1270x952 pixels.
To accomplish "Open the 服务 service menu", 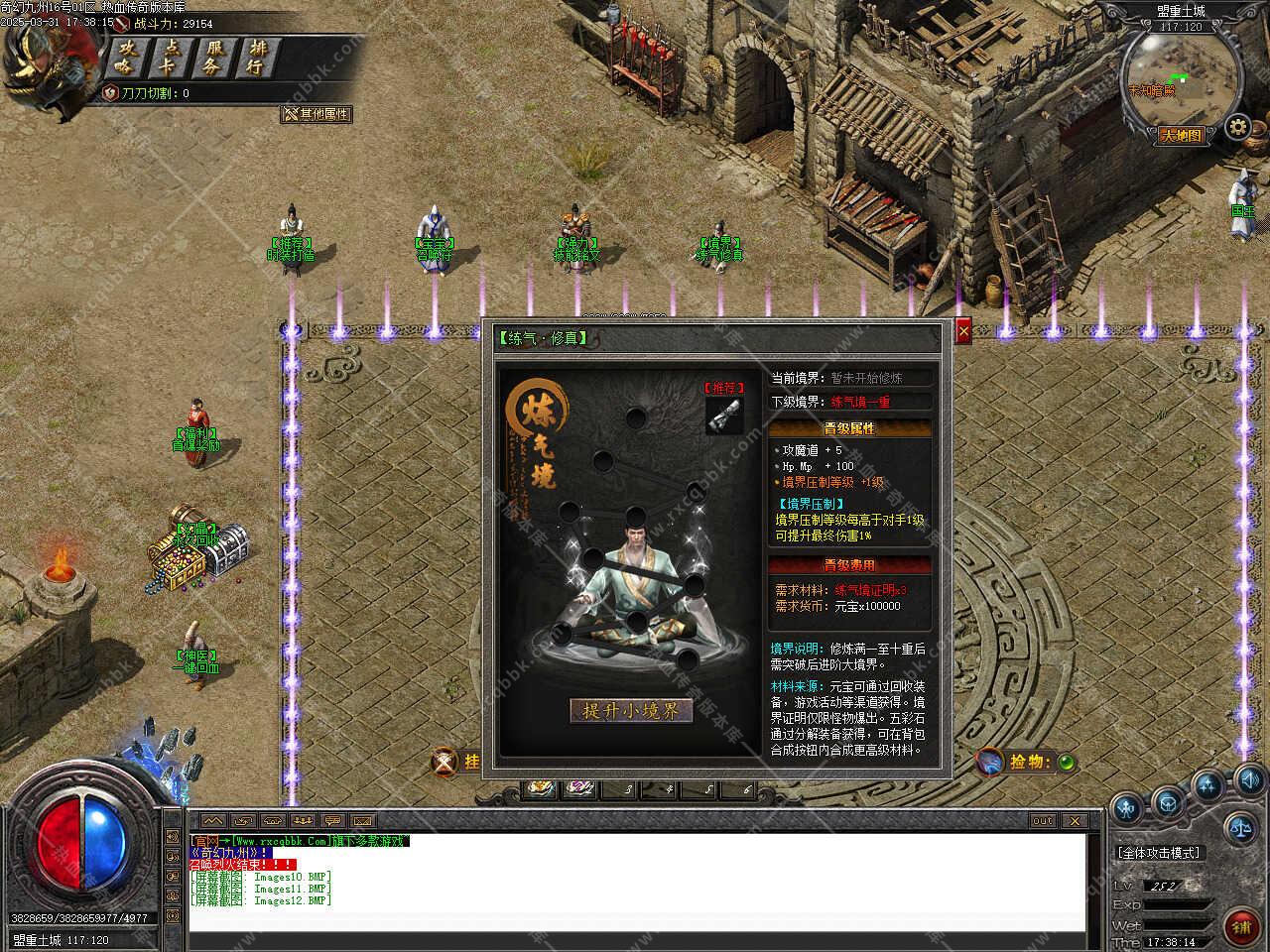I will pyautogui.click(x=213, y=59).
